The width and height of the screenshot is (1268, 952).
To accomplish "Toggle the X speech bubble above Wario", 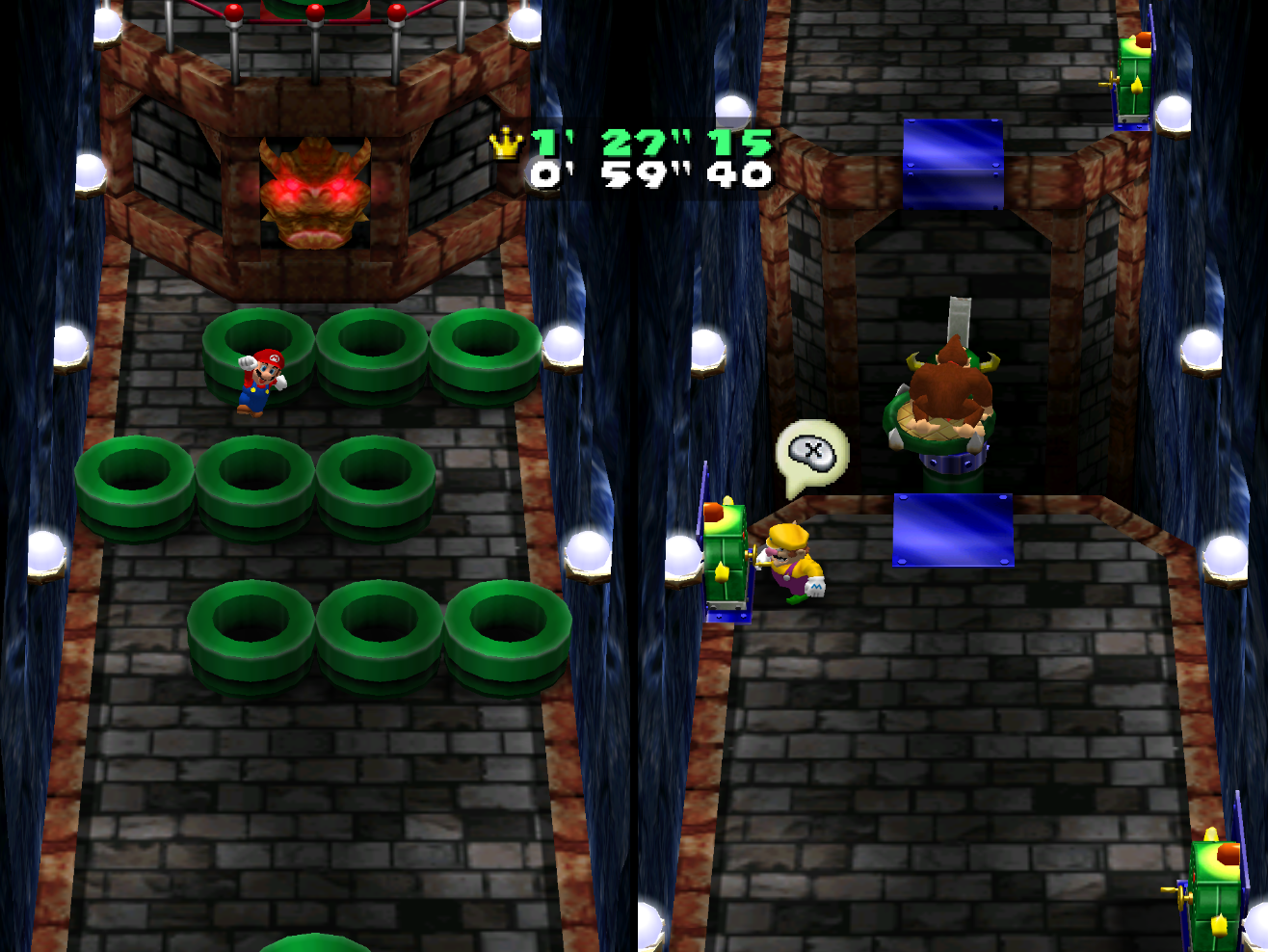I will coord(812,451).
